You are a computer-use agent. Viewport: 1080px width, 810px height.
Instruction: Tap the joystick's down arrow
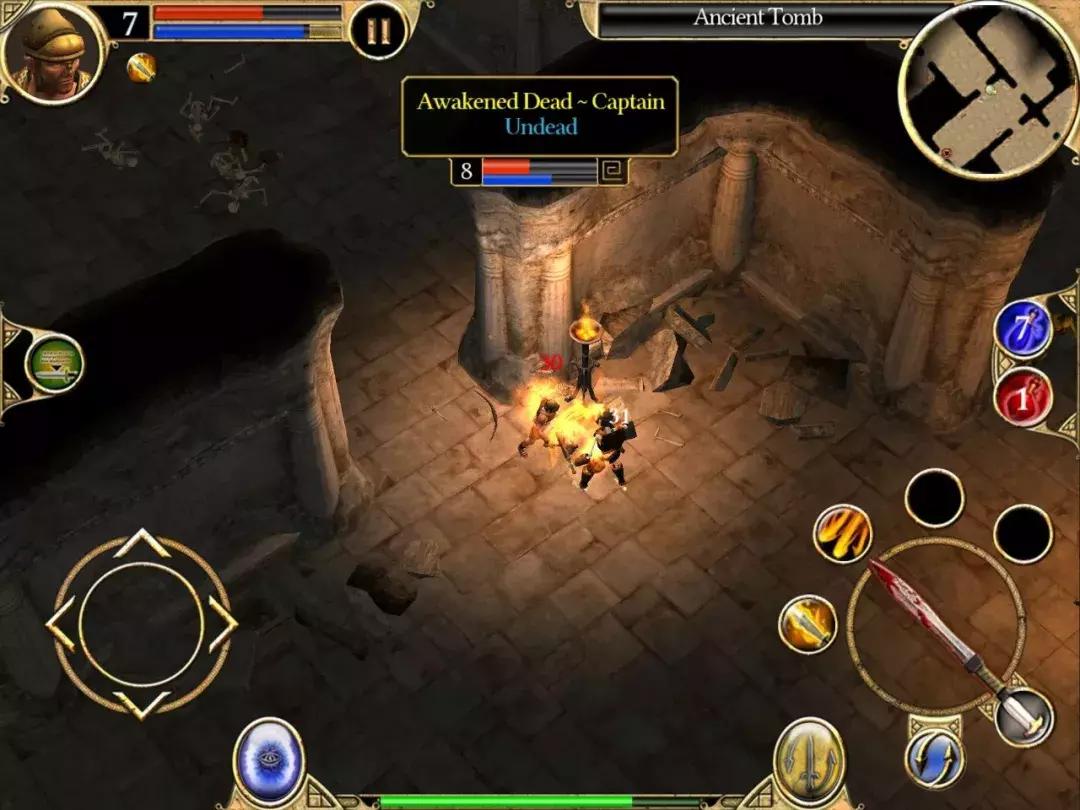click(141, 703)
